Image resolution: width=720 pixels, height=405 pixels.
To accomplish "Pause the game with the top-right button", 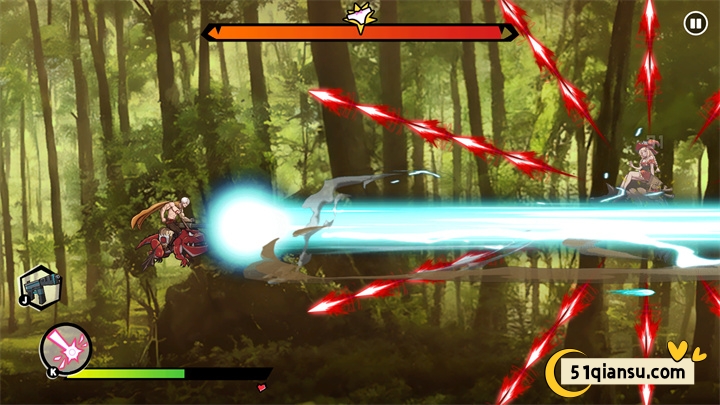I will 695,23.
